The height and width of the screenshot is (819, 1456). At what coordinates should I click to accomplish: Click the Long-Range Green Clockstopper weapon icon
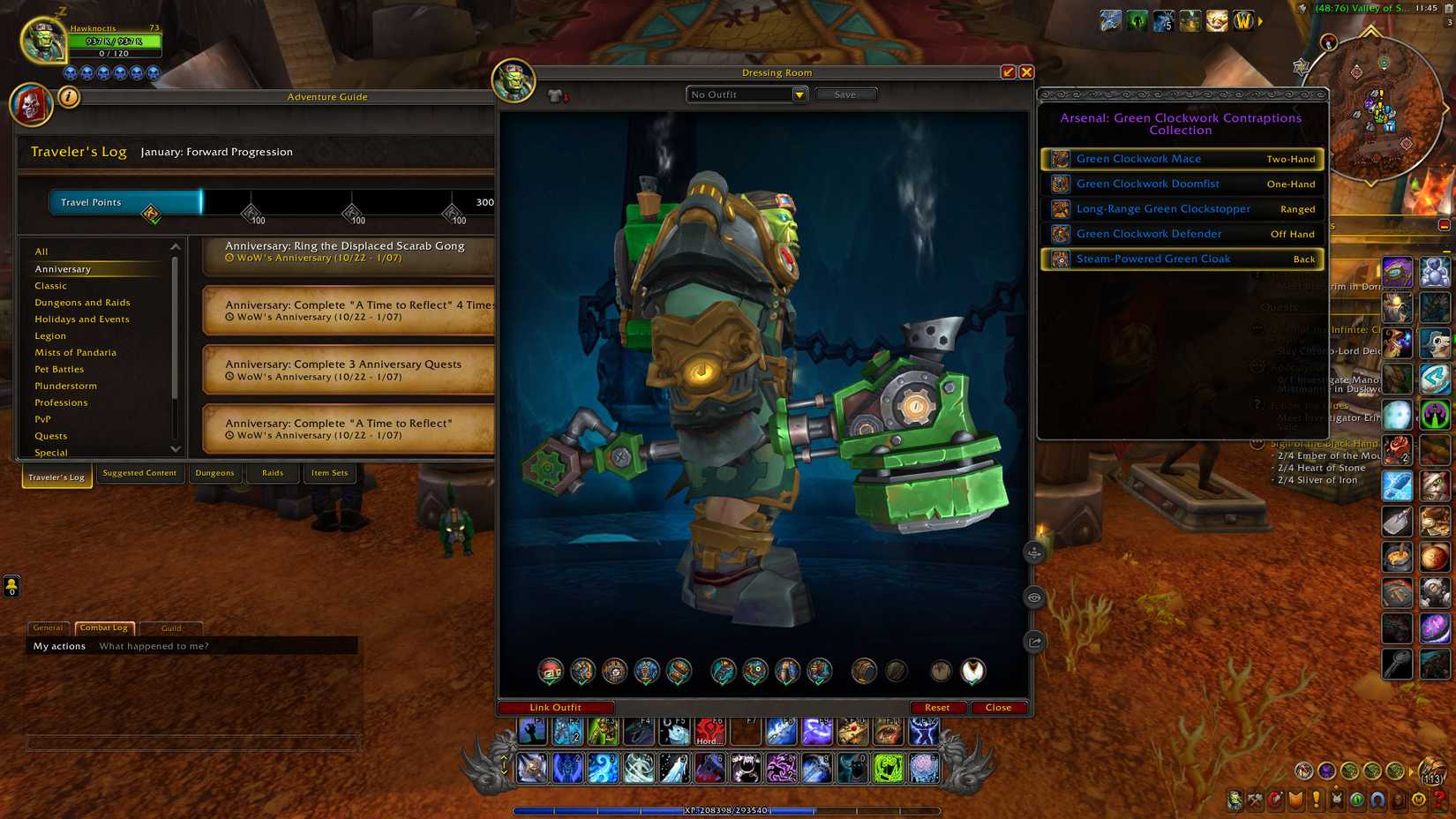[1060, 209]
